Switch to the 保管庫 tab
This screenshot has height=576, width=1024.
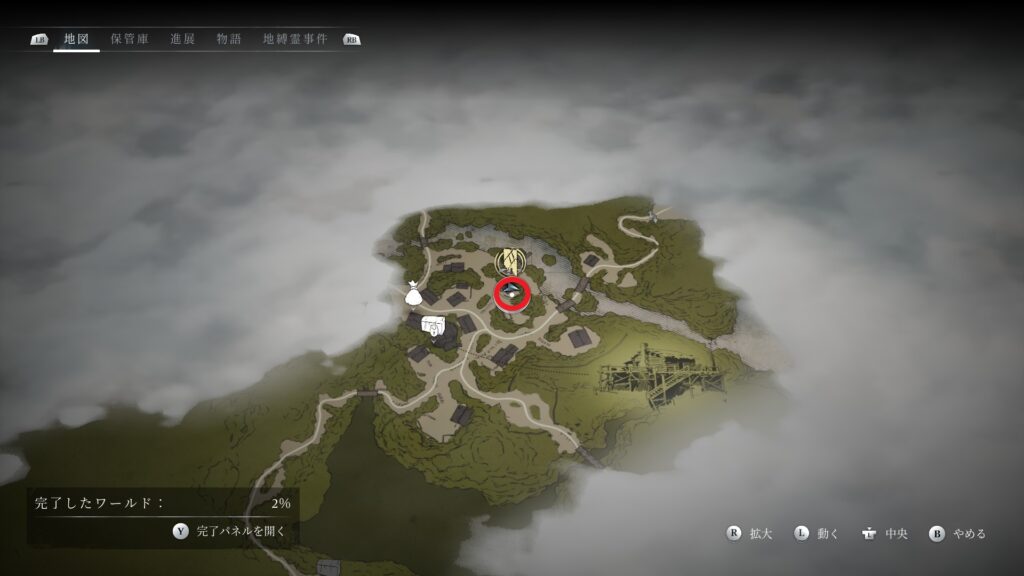coord(130,39)
